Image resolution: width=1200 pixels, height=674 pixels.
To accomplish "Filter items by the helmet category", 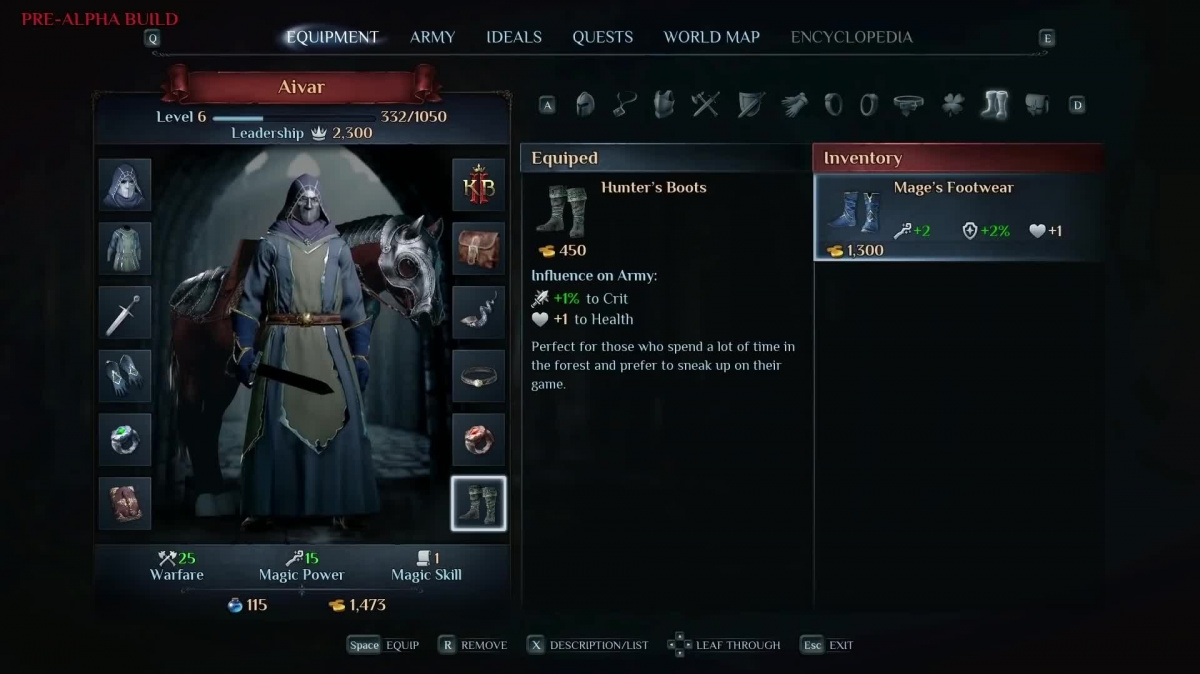I will pos(585,104).
